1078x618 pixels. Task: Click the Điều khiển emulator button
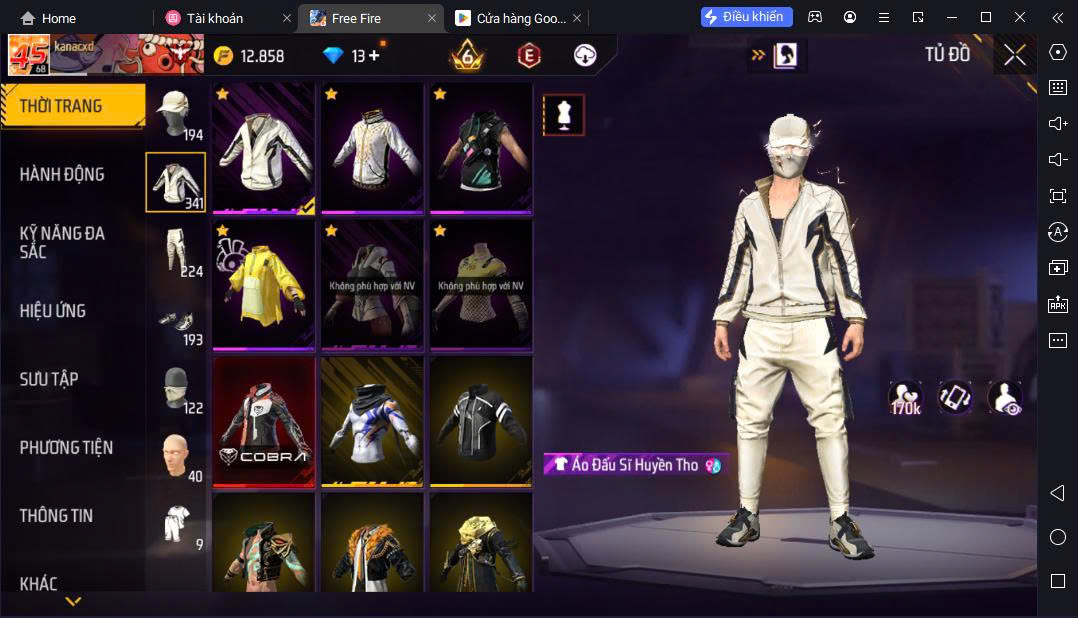click(747, 17)
